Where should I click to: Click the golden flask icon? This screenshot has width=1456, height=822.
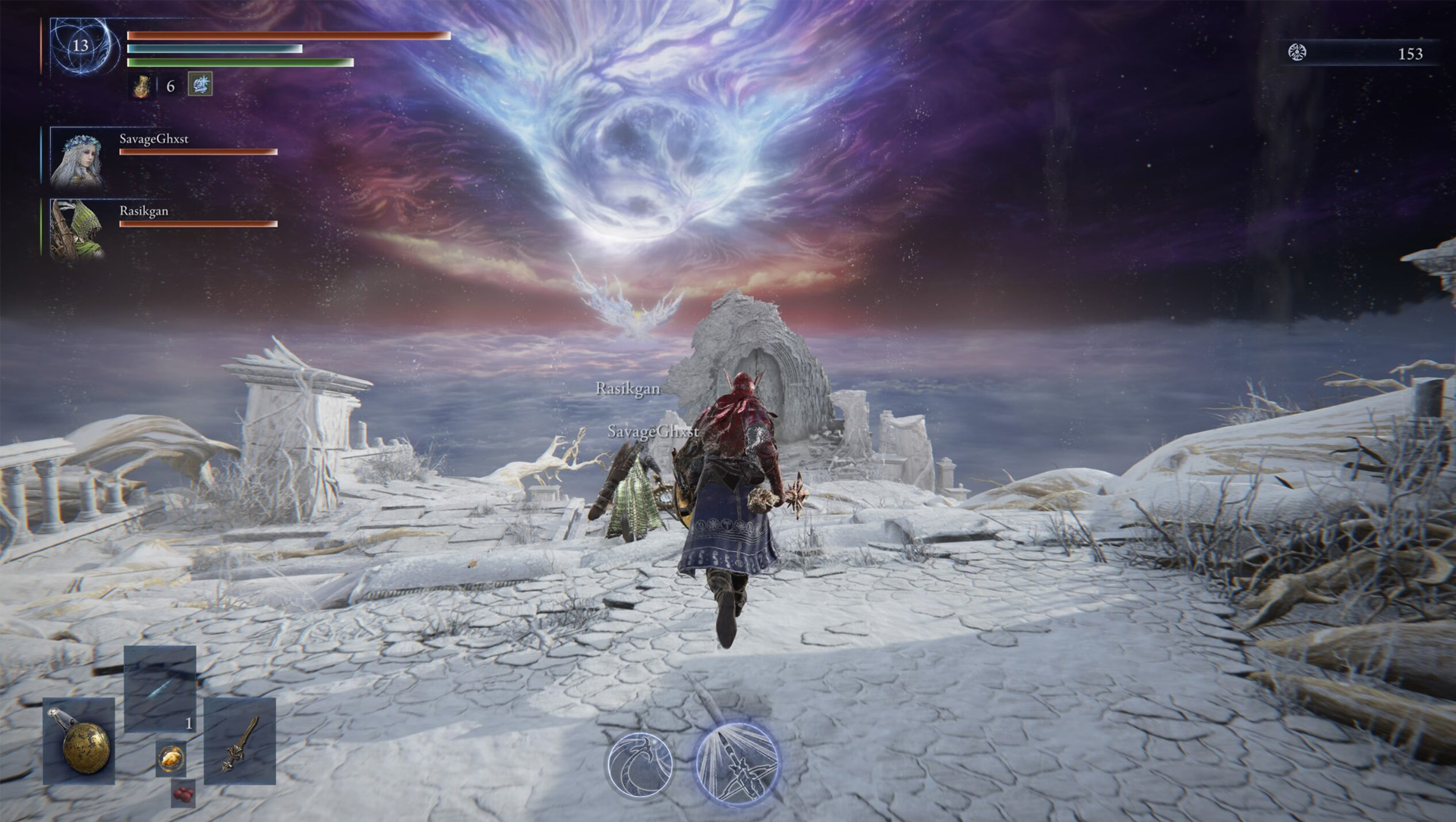[x=142, y=86]
